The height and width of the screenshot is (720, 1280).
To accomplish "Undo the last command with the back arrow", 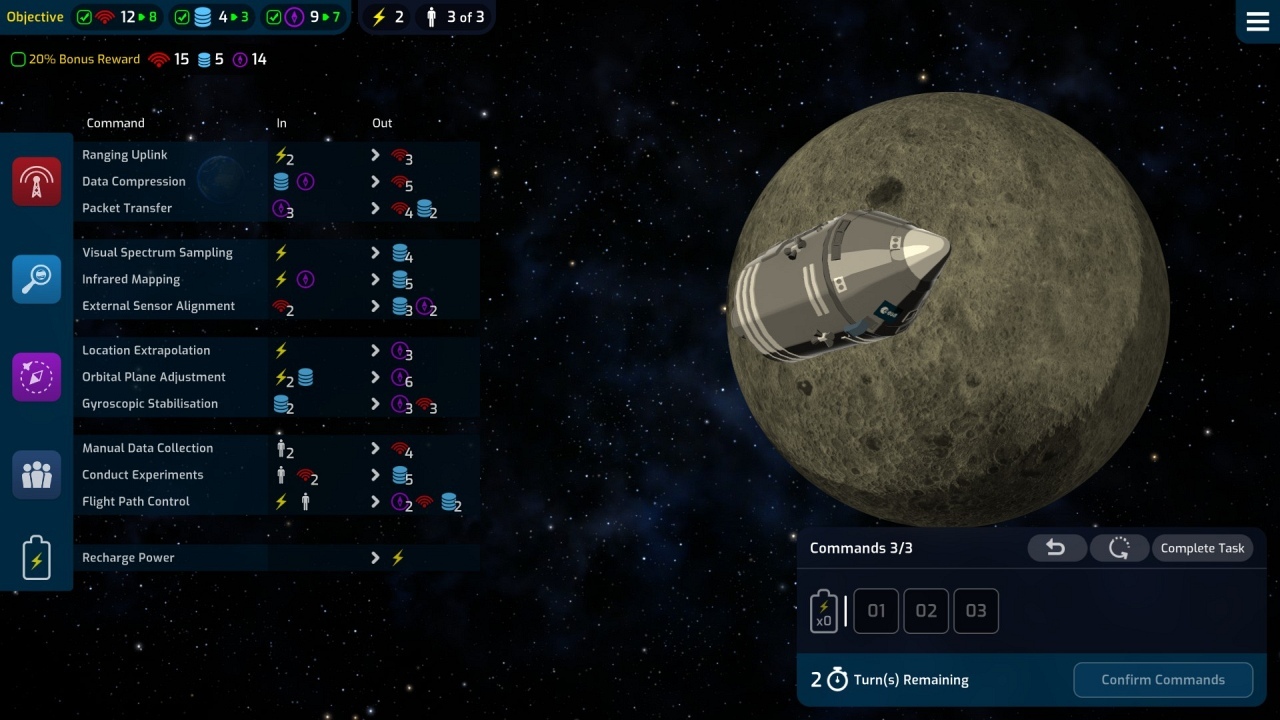I will tap(1056, 548).
